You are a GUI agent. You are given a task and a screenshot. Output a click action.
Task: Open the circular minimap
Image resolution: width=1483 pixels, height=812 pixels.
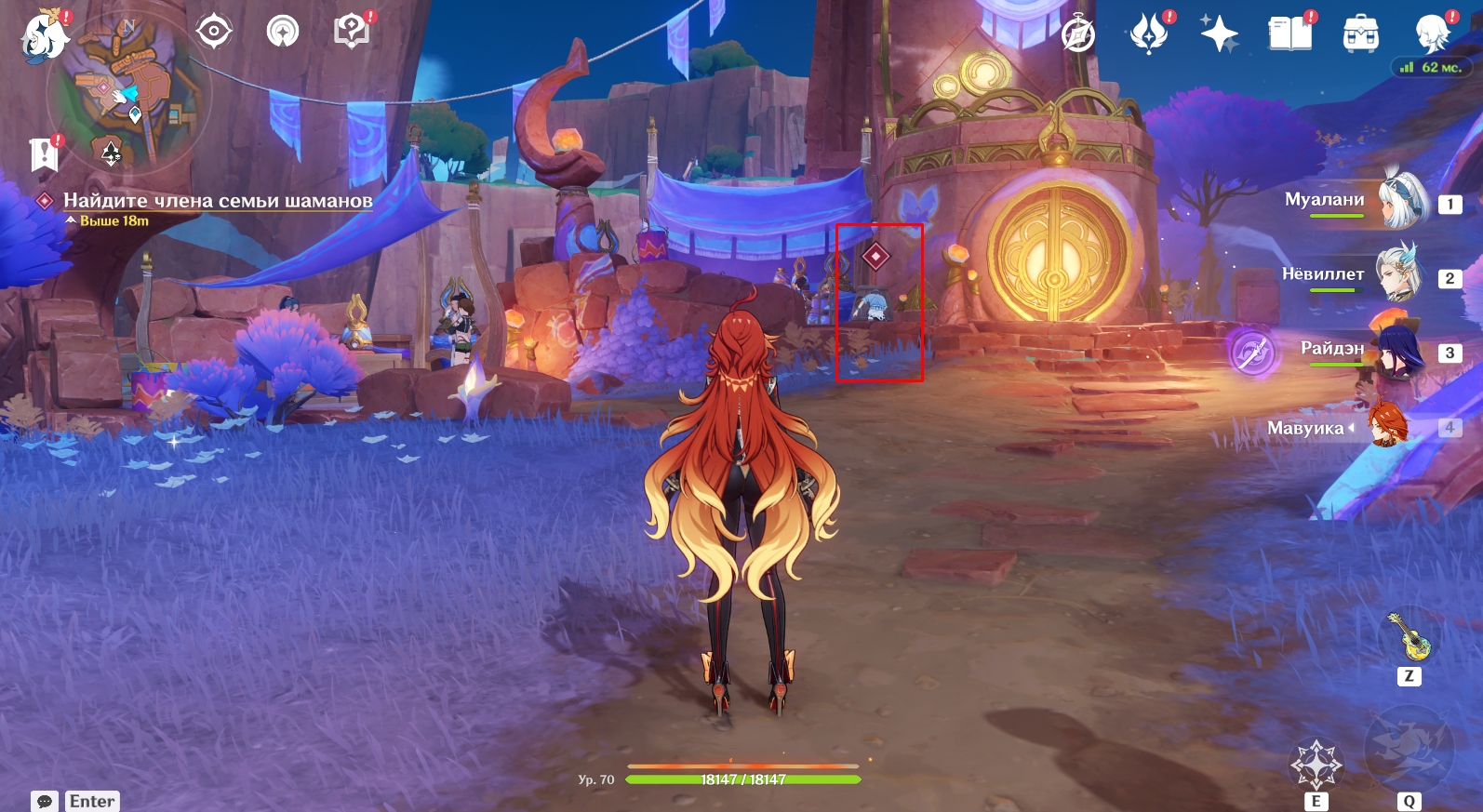tap(129, 91)
